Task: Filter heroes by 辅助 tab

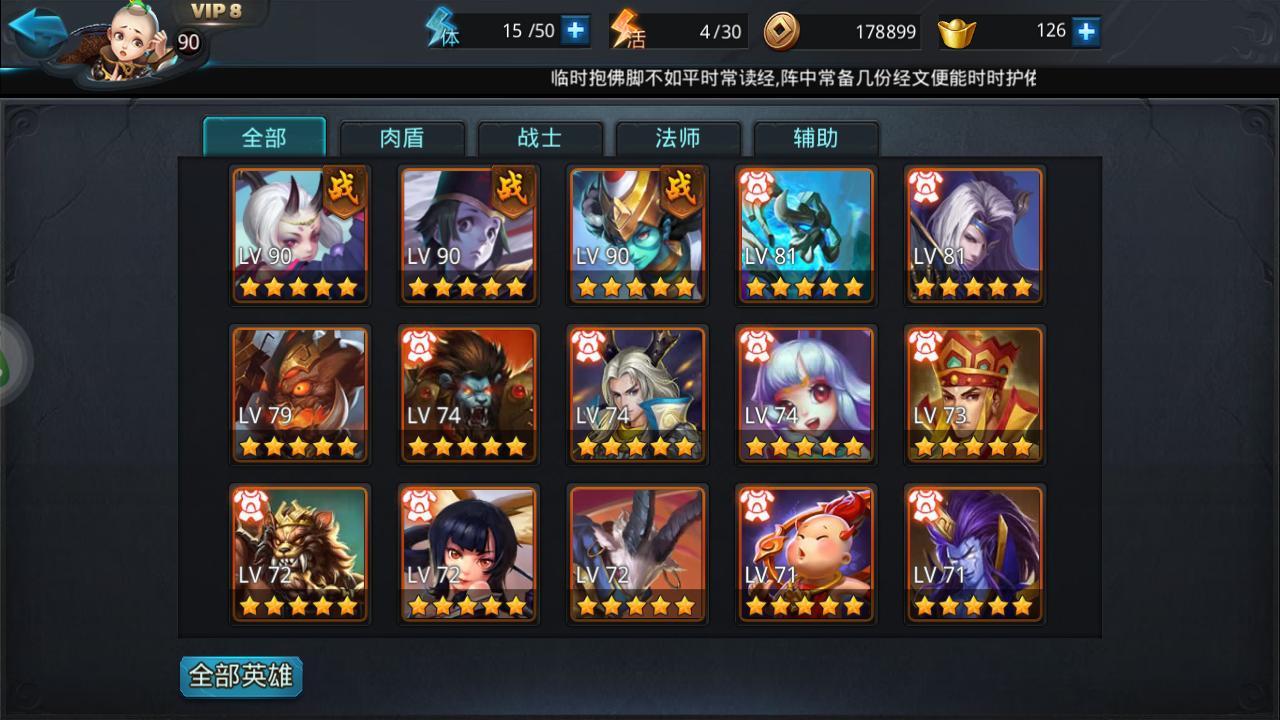Action: (x=816, y=138)
